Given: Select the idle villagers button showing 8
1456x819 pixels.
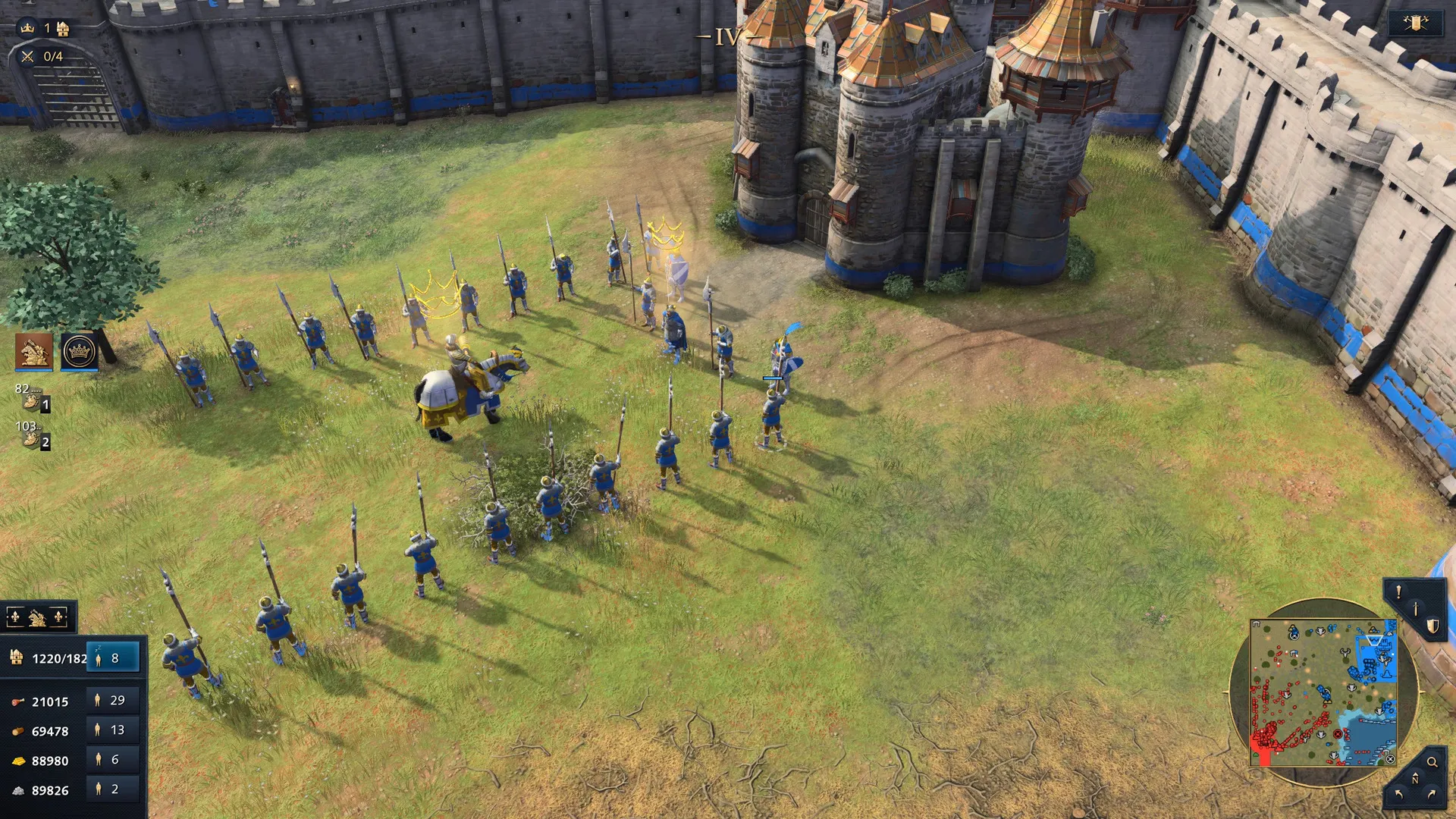Looking at the screenshot, I should pos(113,658).
